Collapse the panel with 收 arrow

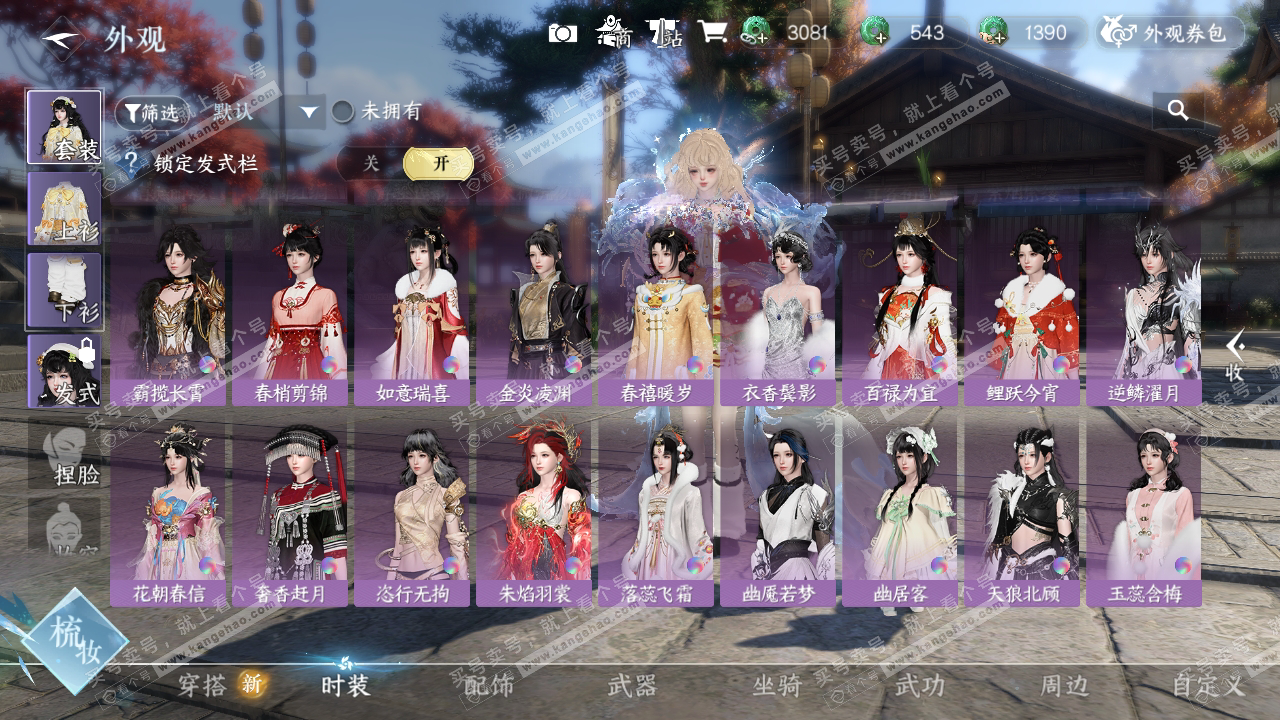click(1236, 355)
